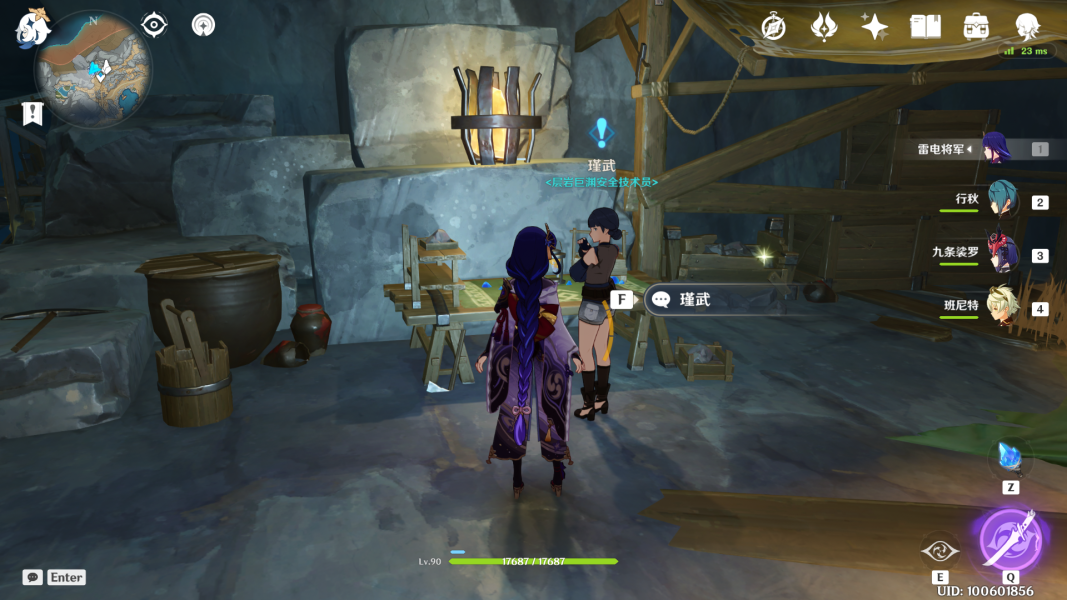
Task: Open the adventurer handbook book icon
Action: 925,27
